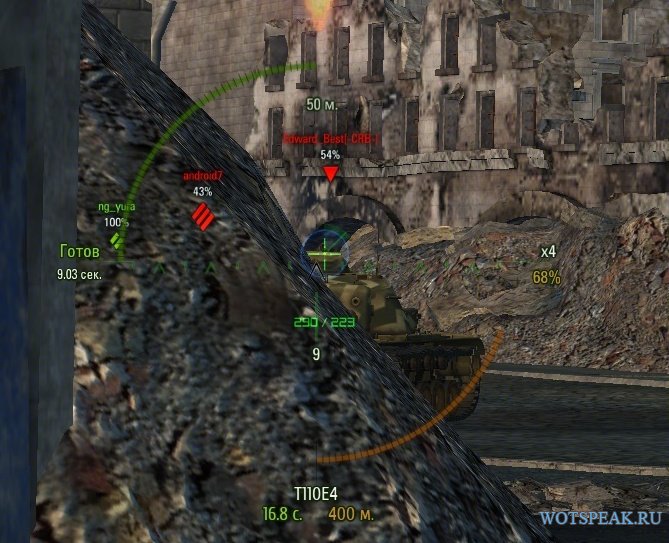Select android7's red enemy marker
669x543 pixels.
[203, 215]
